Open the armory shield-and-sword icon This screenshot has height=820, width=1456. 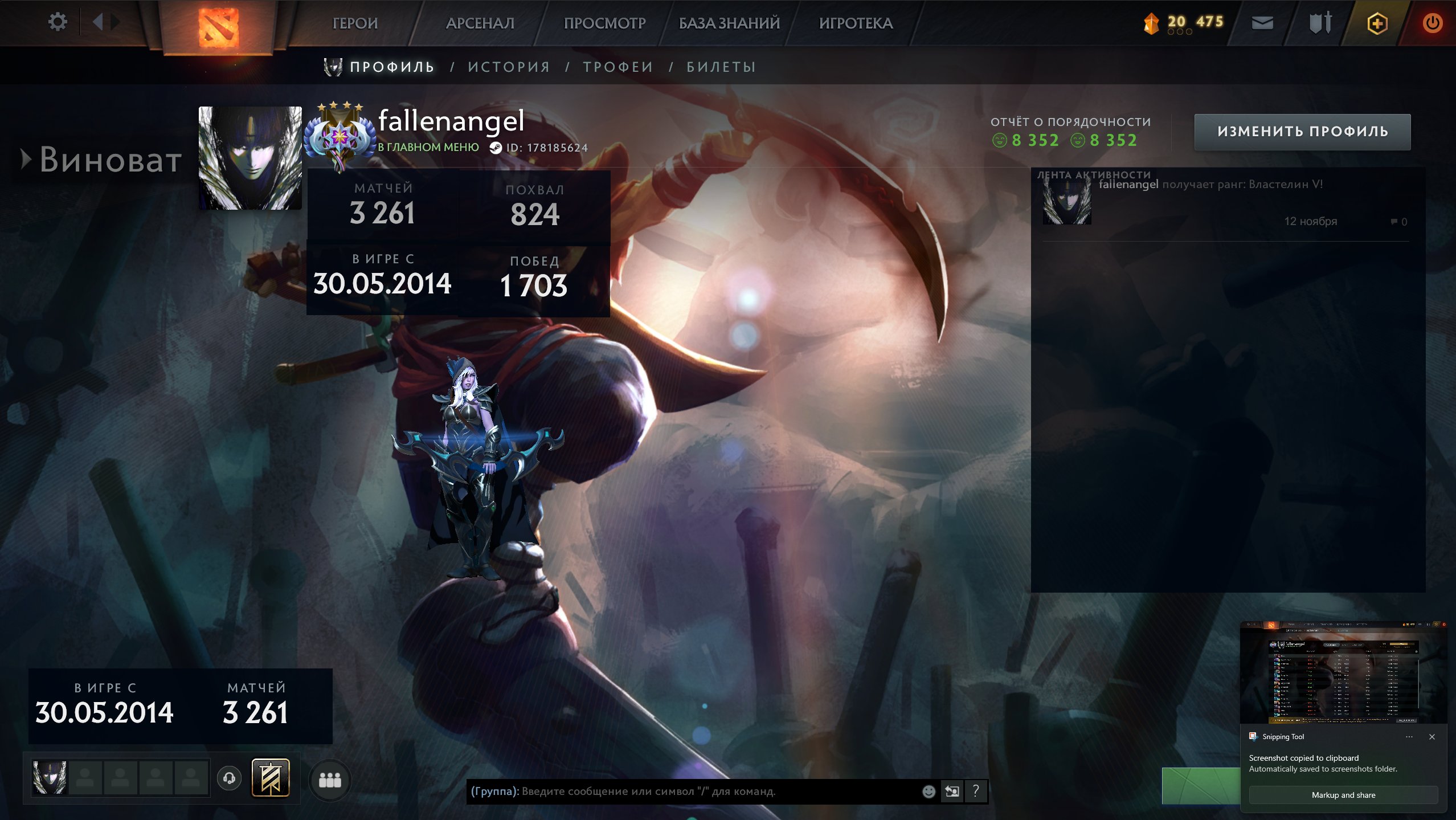pyautogui.click(x=1320, y=23)
